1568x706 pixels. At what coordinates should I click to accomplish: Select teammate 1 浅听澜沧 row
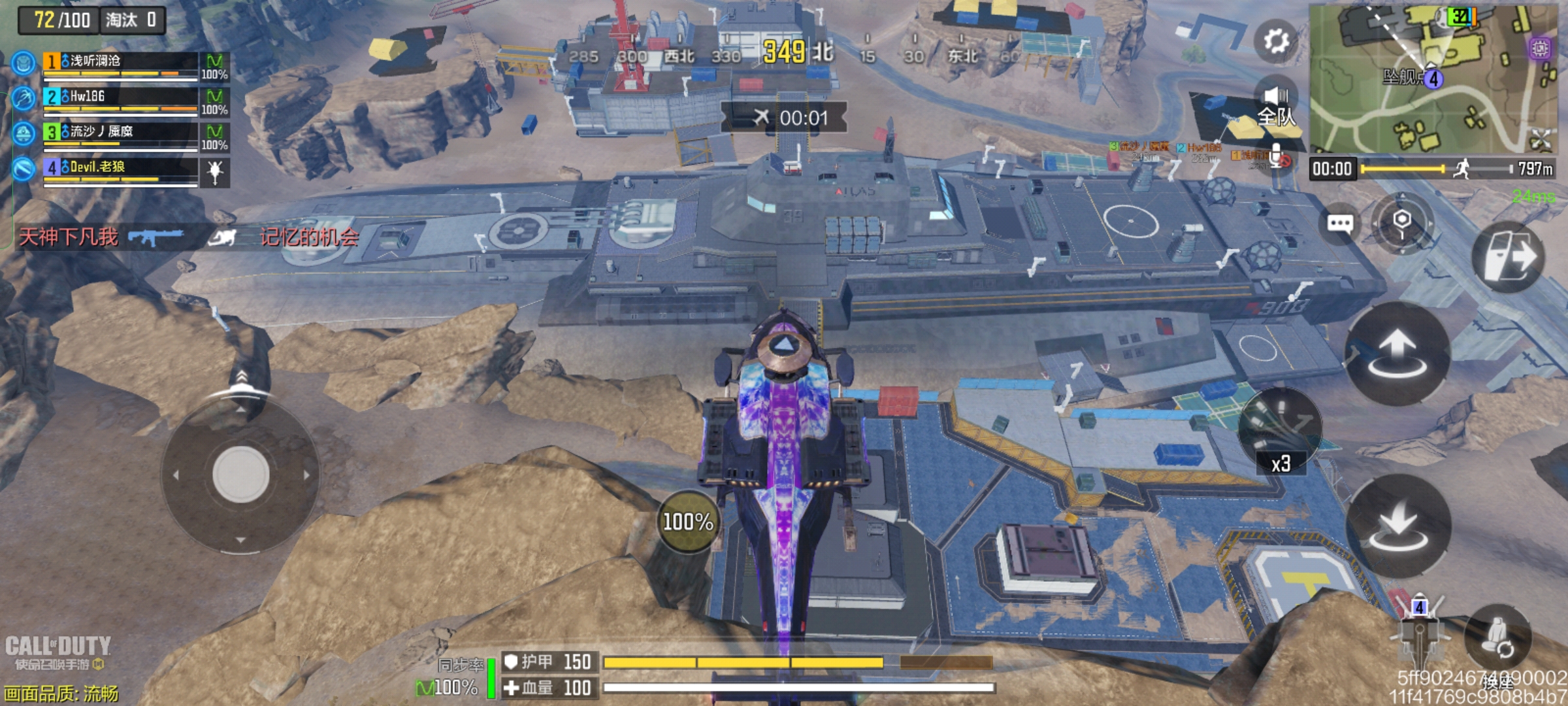pyautogui.click(x=121, y=64)
